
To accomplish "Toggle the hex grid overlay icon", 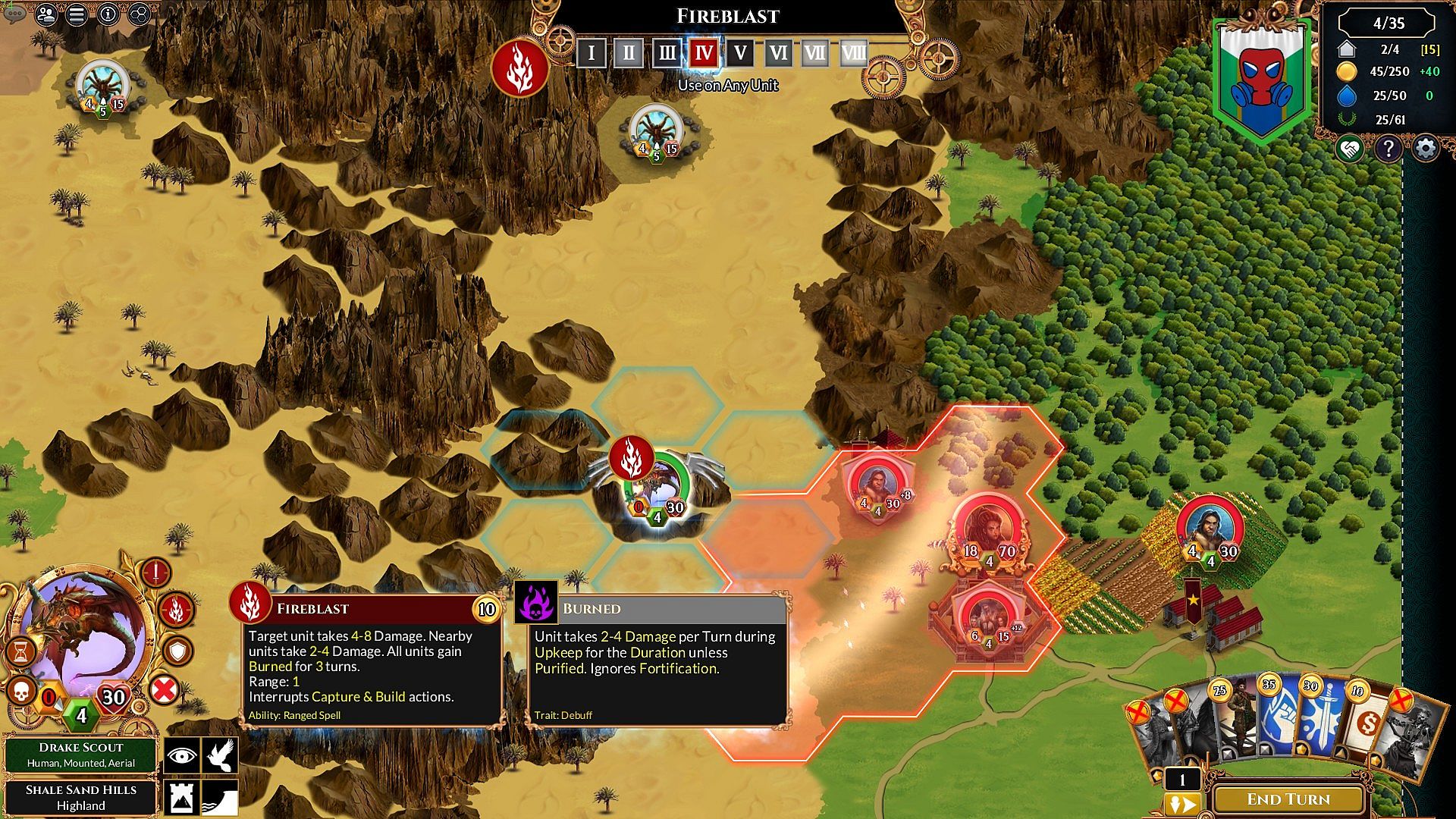I will pos(140,14).
